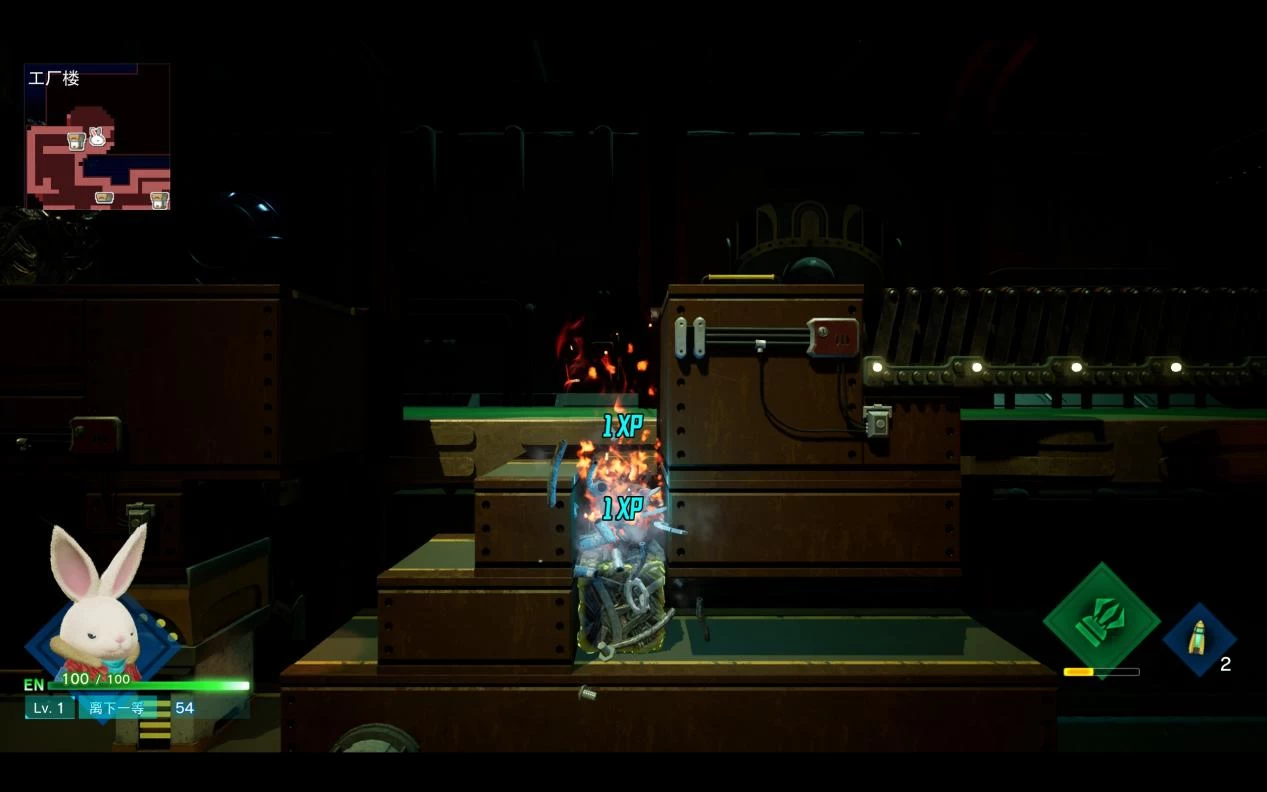1267x792 pixels.
Task: Select the green fist weapon icon
Action: pyautogui.click(x=1101, y=620)
